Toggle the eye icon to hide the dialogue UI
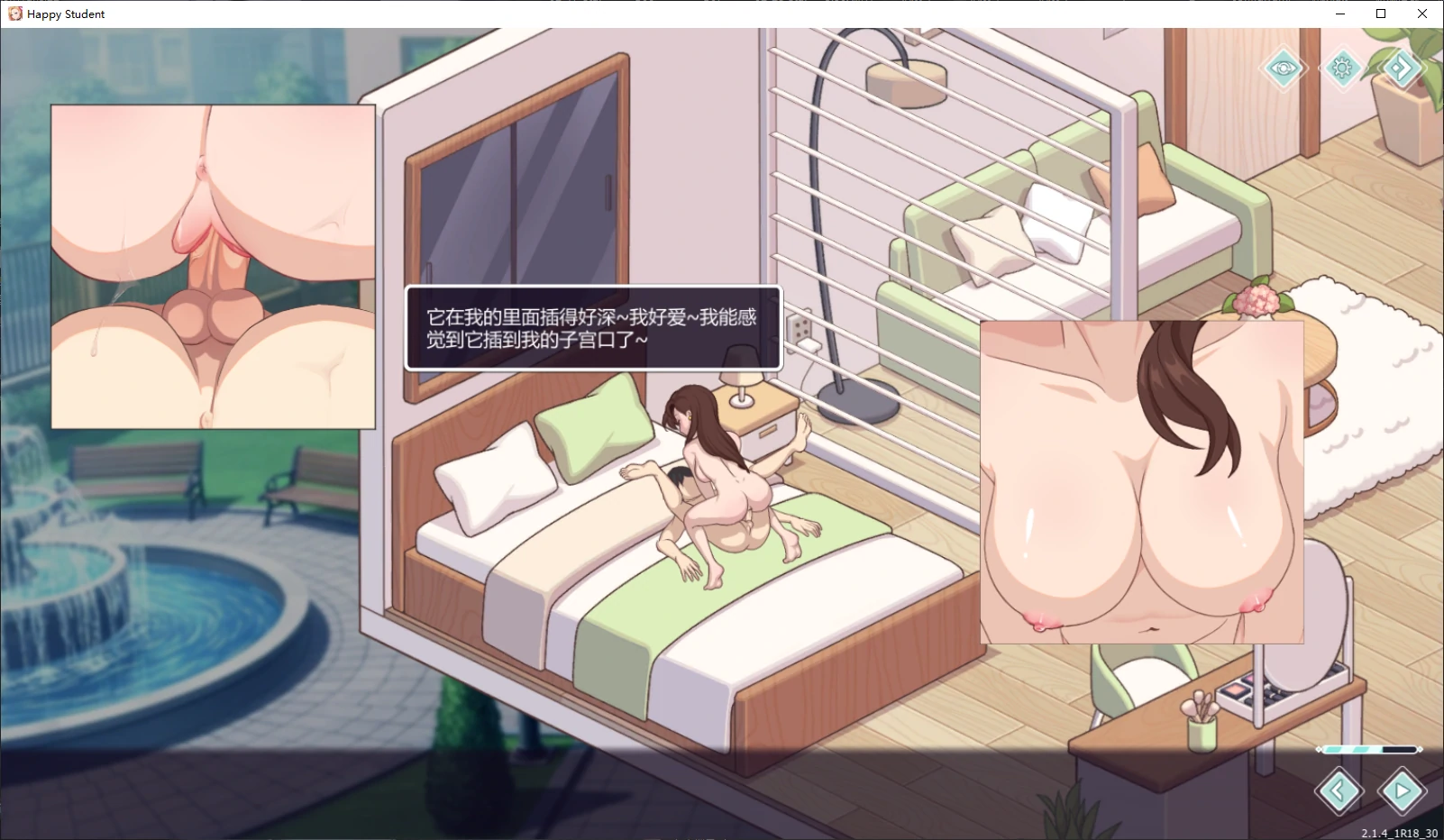The height and width of the screenshot is (840, 1444). (1284, 68)
